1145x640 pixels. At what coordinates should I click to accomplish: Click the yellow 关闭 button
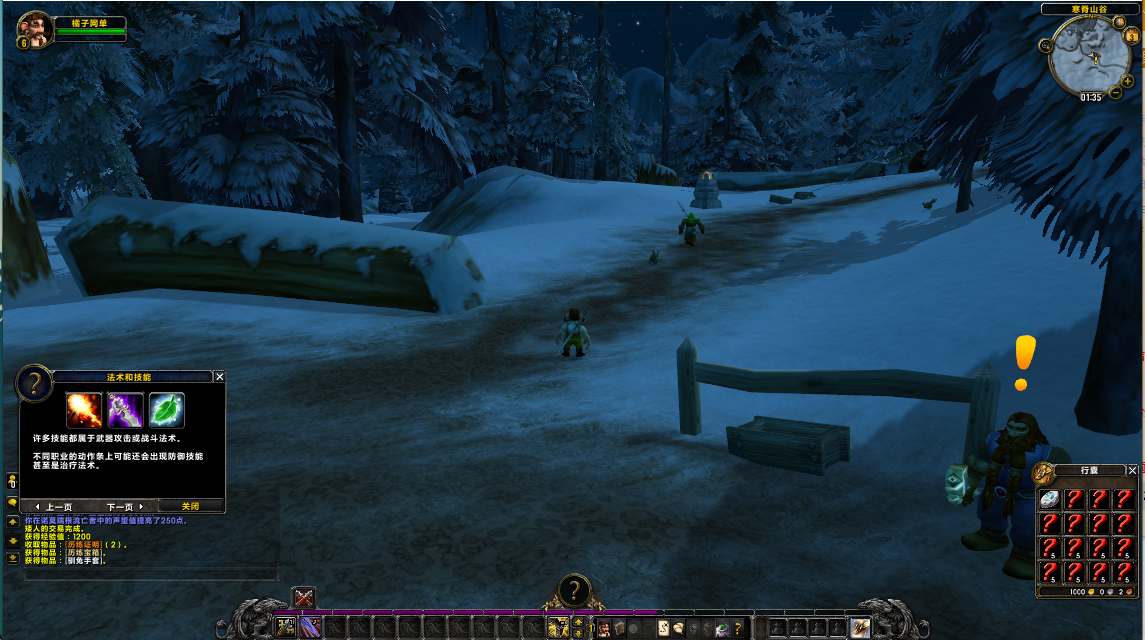(x=190, y=506)
